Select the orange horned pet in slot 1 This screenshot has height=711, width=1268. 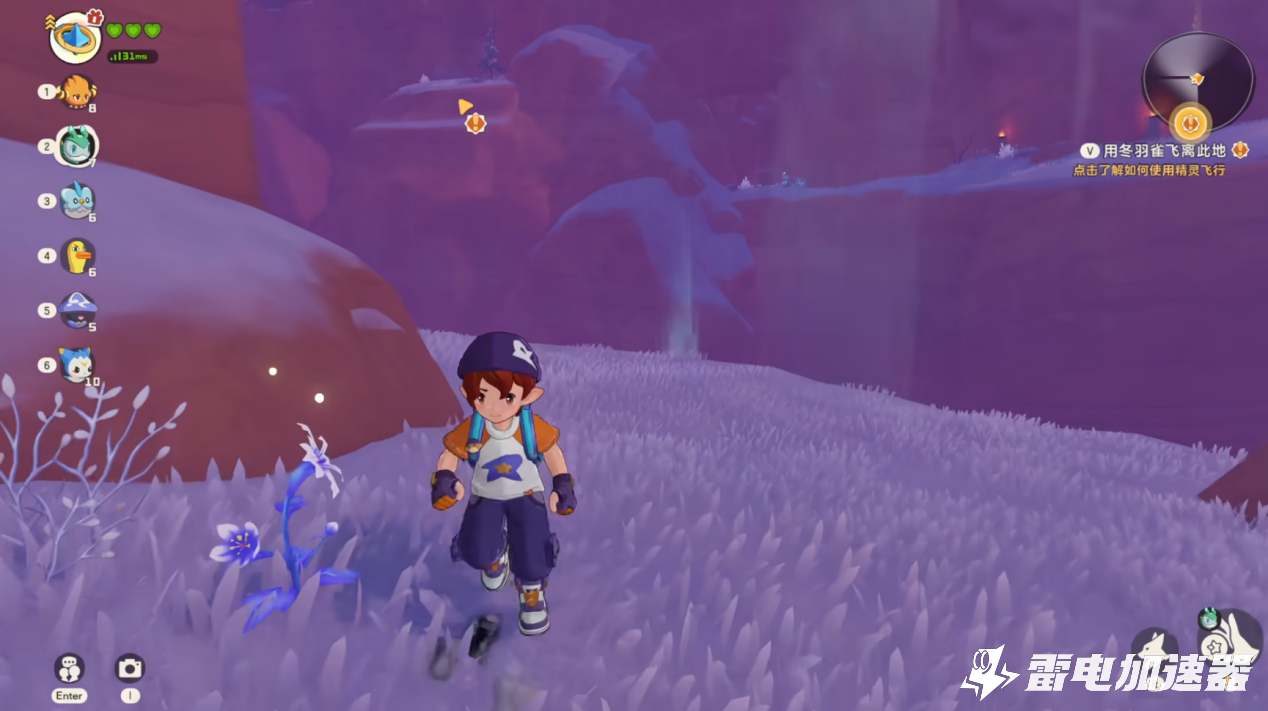pyautogui.click(x=77, y=92)
